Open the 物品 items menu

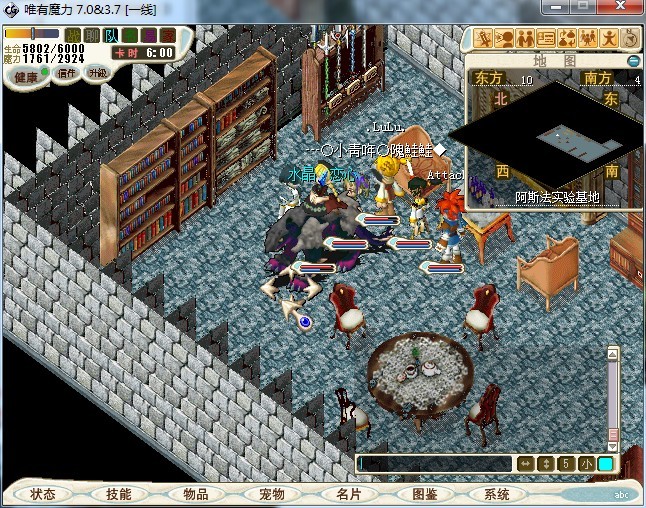pos(195,494)
